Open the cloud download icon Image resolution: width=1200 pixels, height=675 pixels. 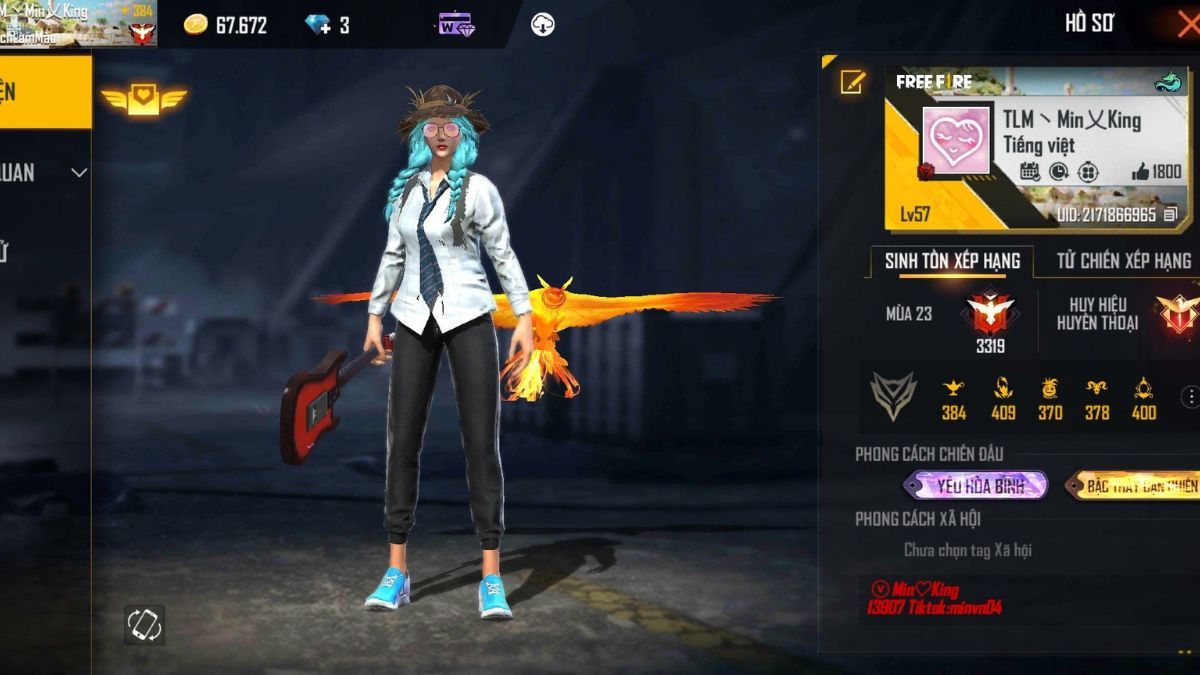coord(542,24)
